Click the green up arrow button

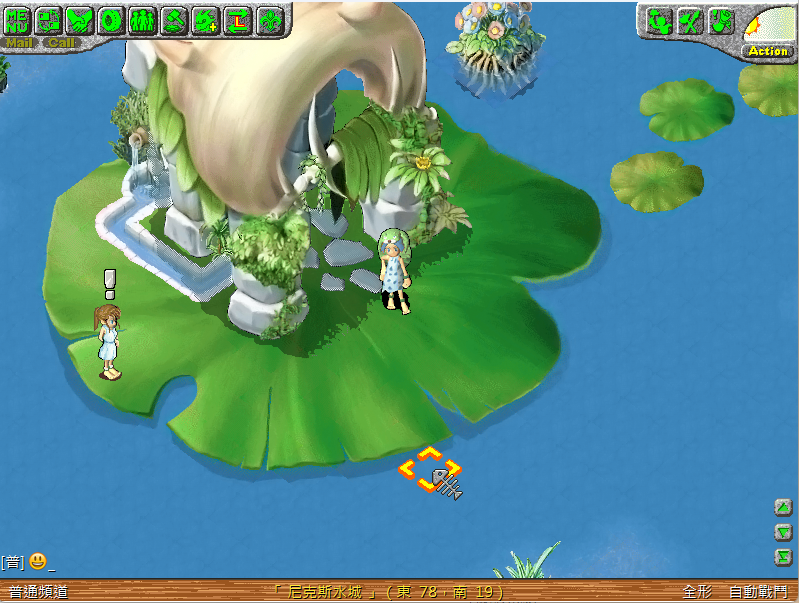[x=784, y=507]
